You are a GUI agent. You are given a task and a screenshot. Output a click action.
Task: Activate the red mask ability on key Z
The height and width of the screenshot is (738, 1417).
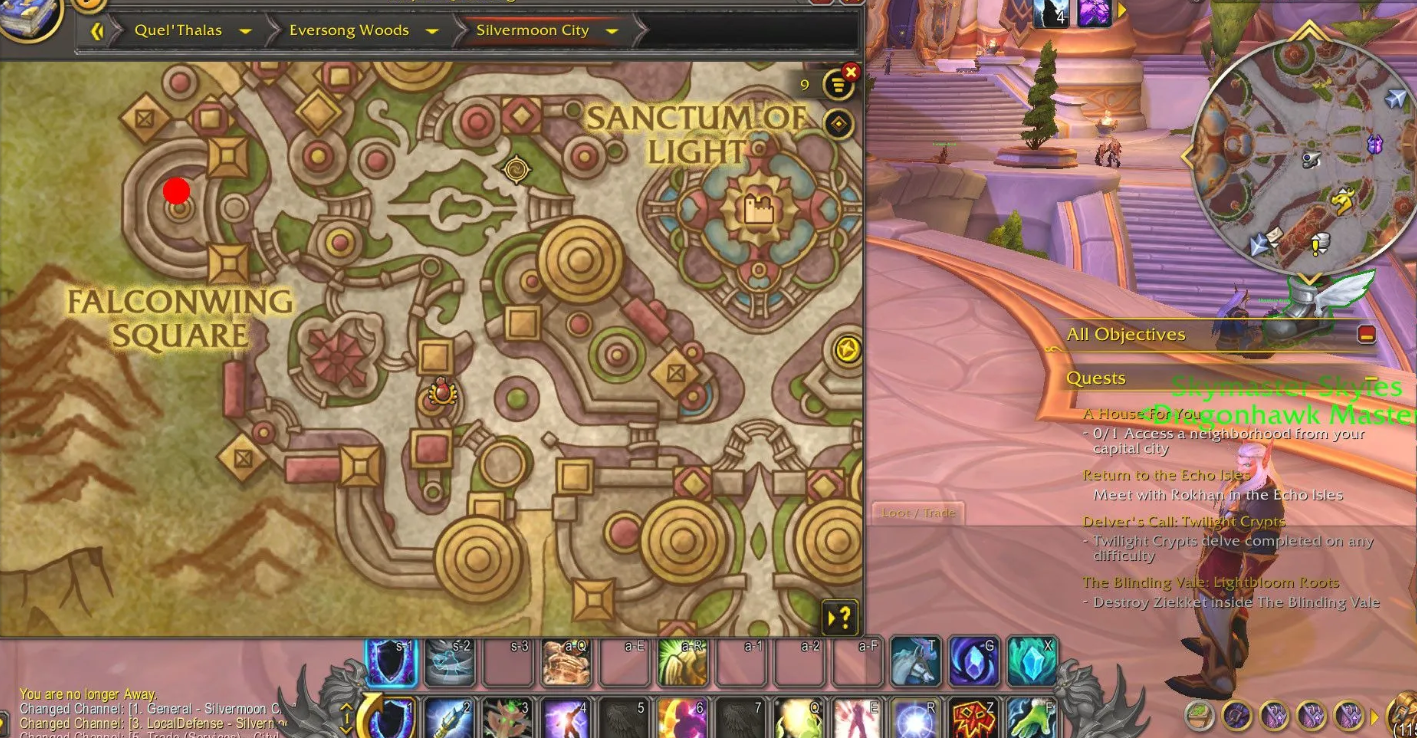tap(973, 718)
